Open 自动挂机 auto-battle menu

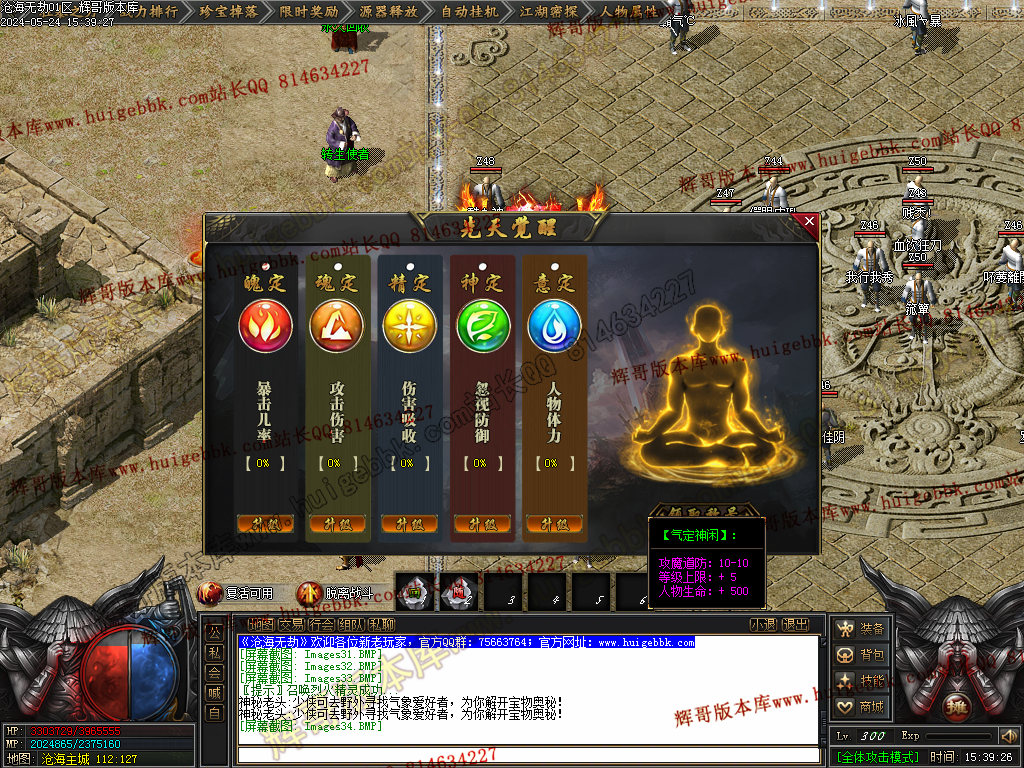pyautogui.click(x=468, y=12)
